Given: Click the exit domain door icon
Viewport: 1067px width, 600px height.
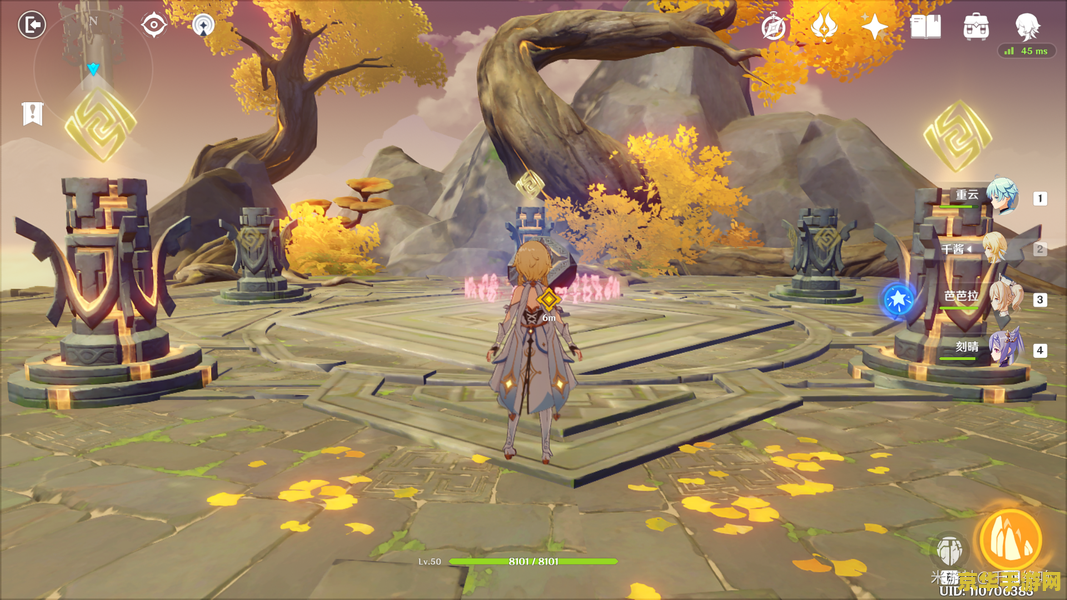Looking at the screenshot, I should tap(33, 25).
